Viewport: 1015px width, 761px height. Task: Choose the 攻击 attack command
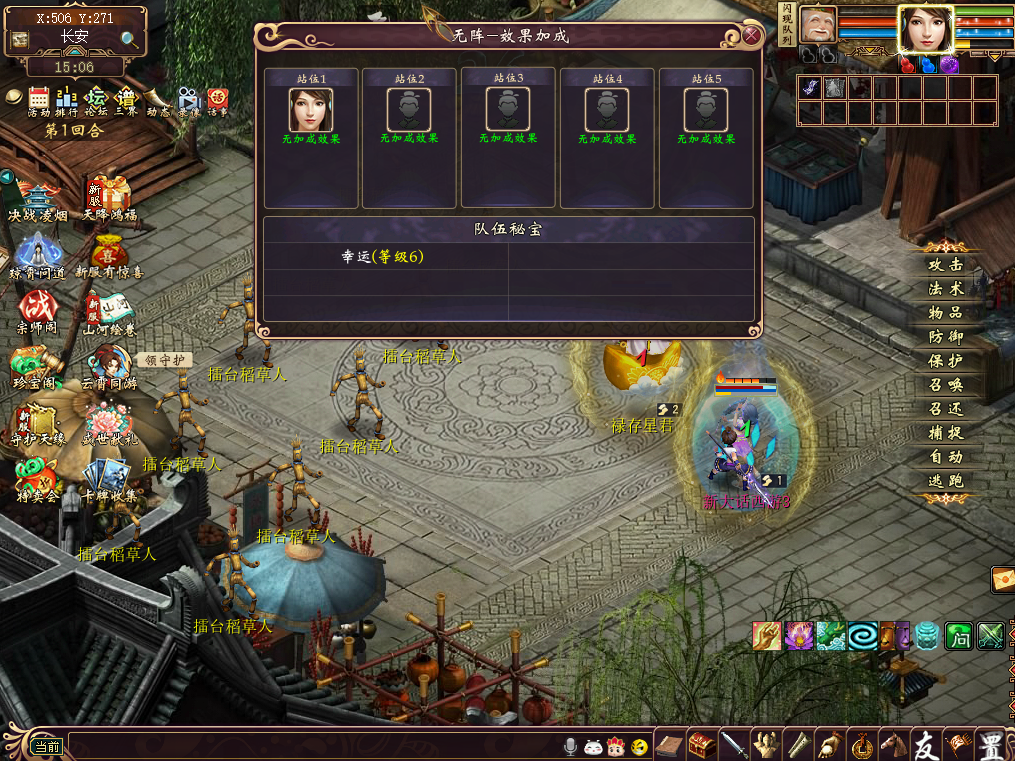[945, 265]
